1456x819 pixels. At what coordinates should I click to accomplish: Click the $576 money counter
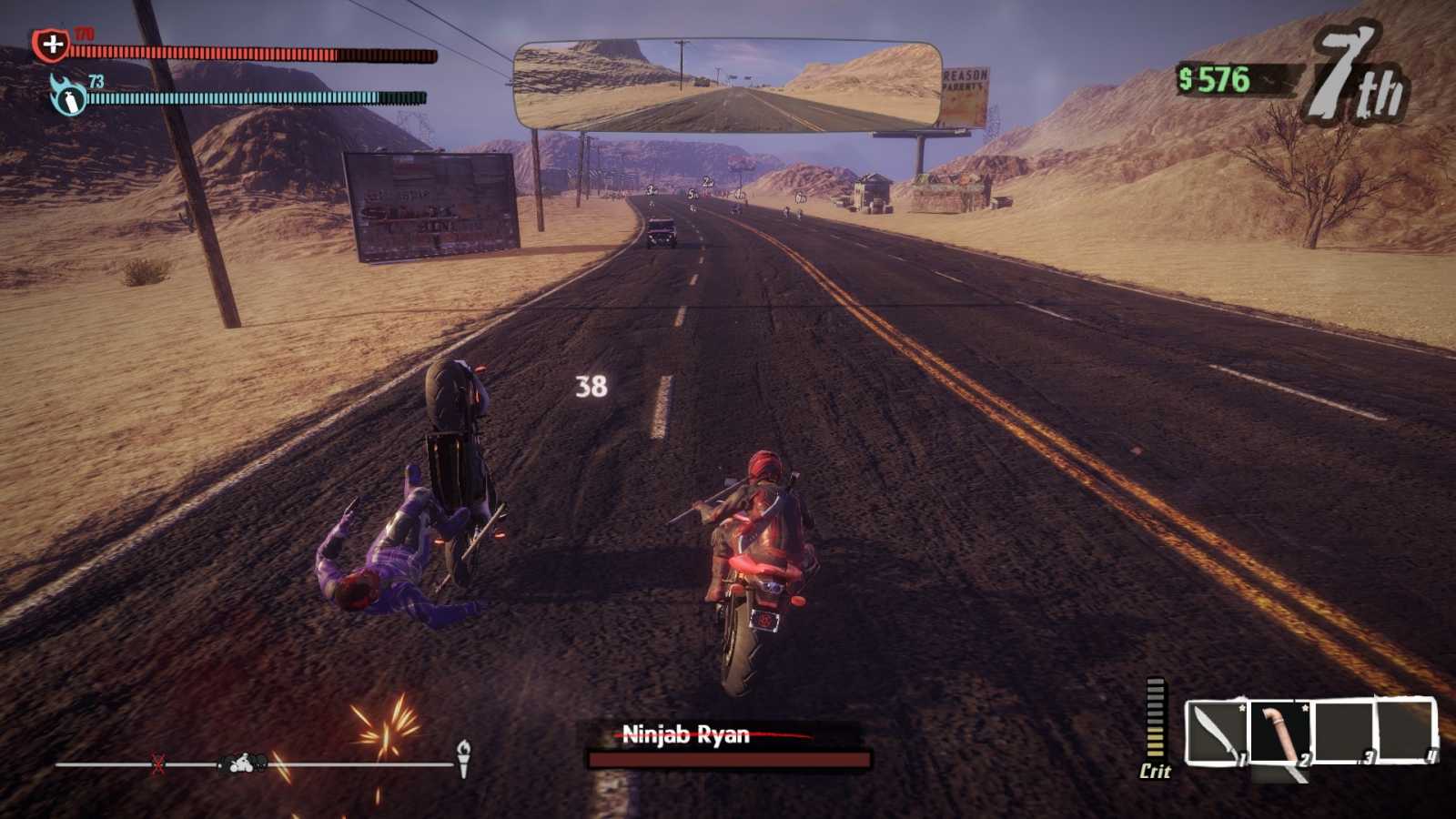(1216, 80)
